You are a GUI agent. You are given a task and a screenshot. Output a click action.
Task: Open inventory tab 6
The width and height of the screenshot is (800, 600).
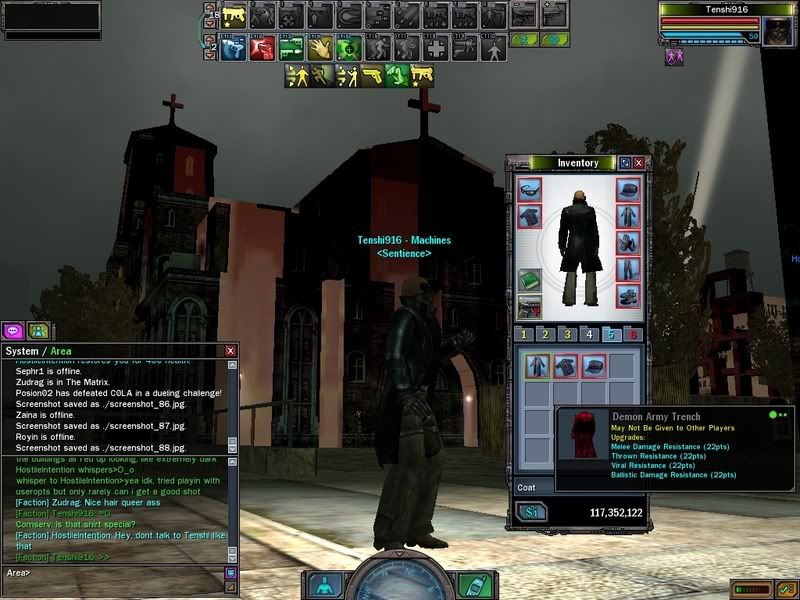(633, 335)
